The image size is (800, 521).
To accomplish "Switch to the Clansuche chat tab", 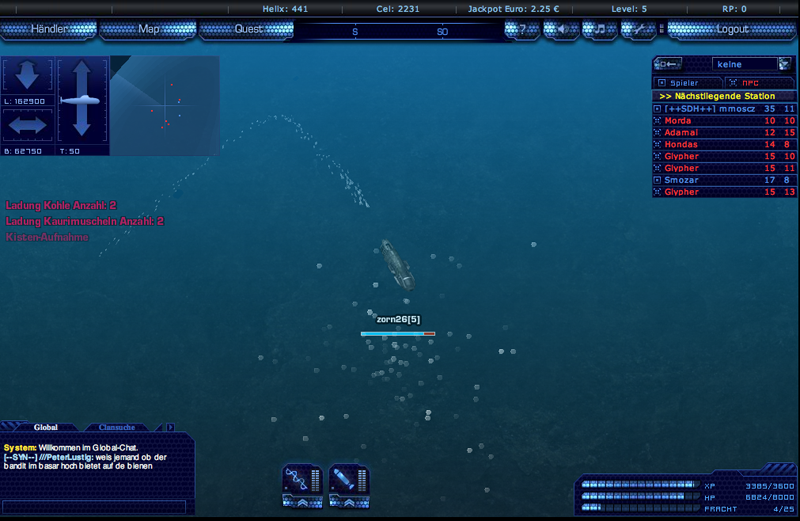I will (x=118, y=427).
